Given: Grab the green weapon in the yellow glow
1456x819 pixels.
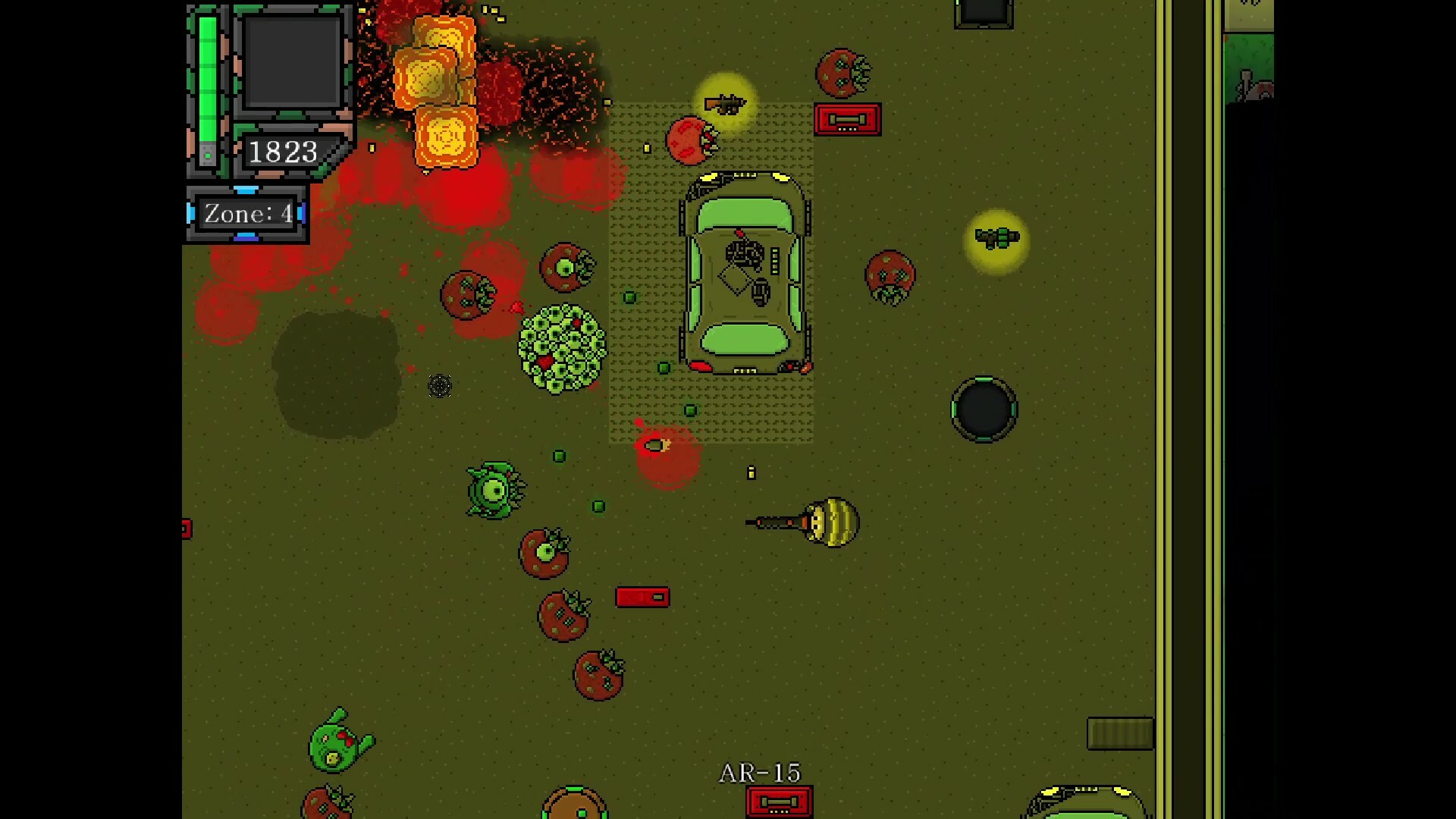Looking at the screenshot, I should coord(996,237).
